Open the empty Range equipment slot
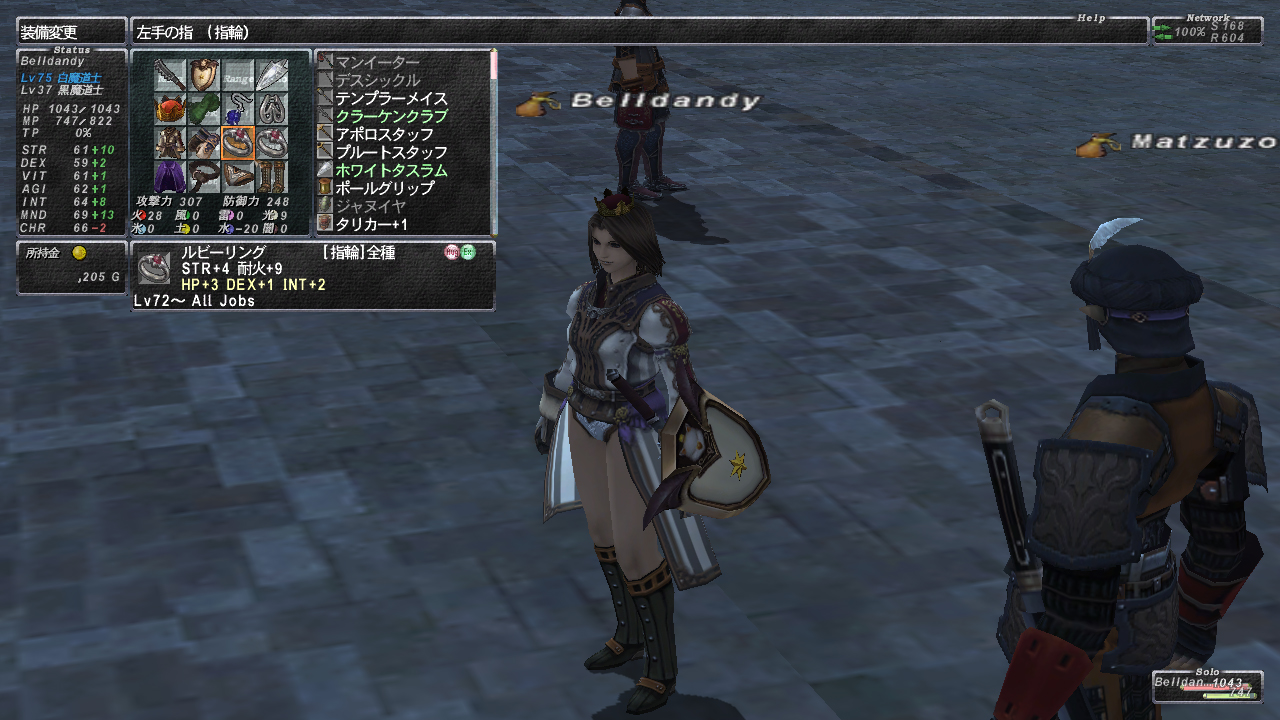 tap(238, 75)
